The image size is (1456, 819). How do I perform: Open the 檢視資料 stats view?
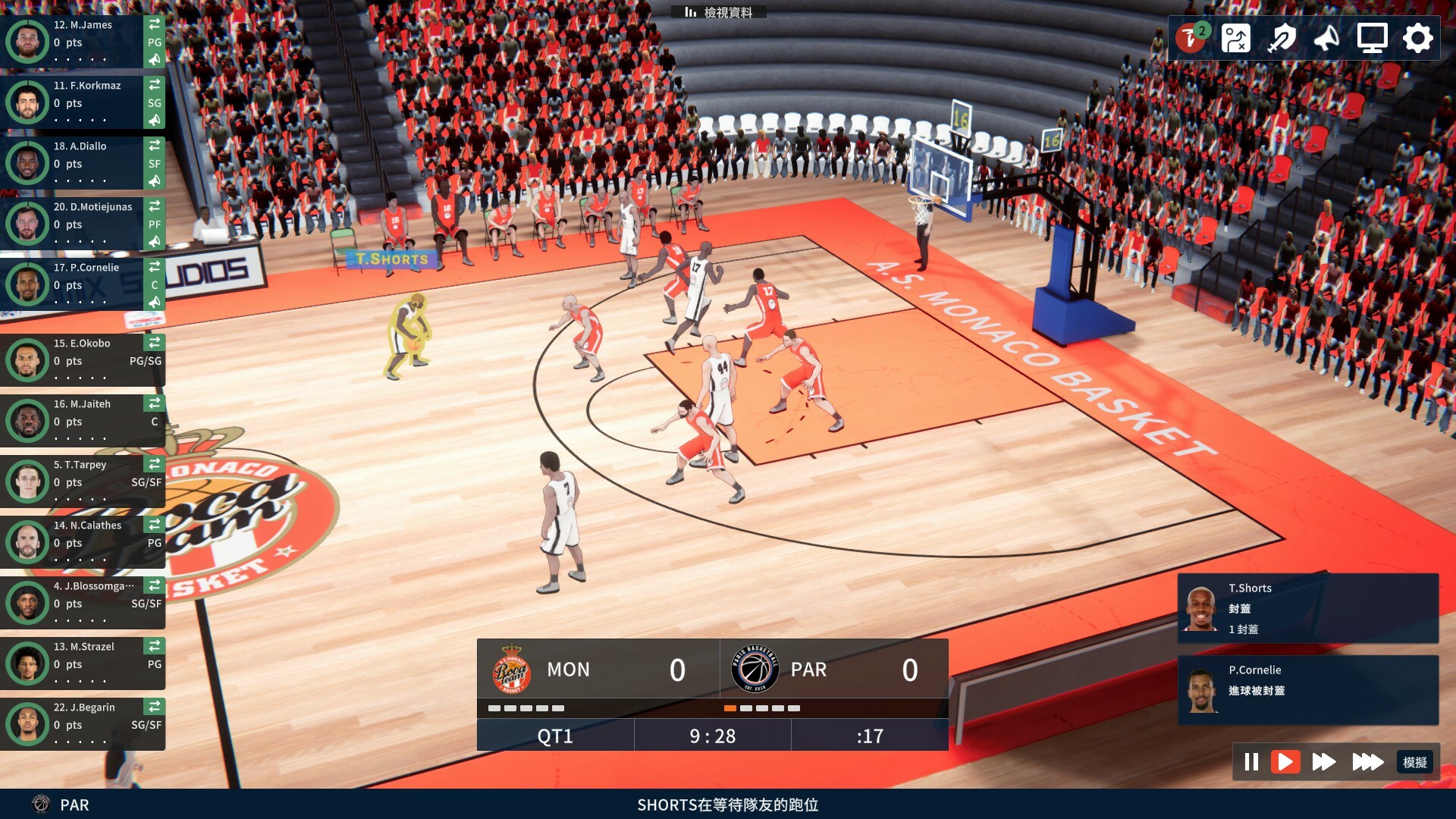719,12
